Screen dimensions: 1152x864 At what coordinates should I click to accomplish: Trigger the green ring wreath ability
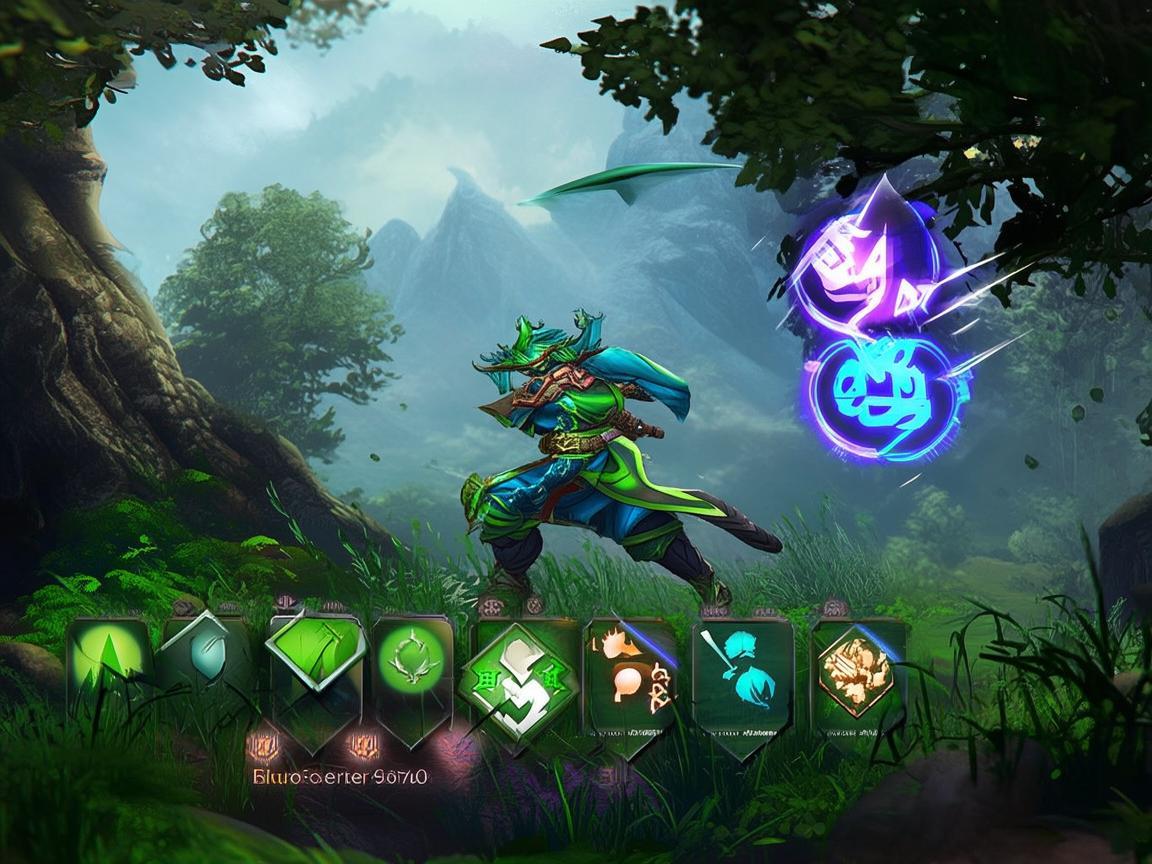(413, 662)
